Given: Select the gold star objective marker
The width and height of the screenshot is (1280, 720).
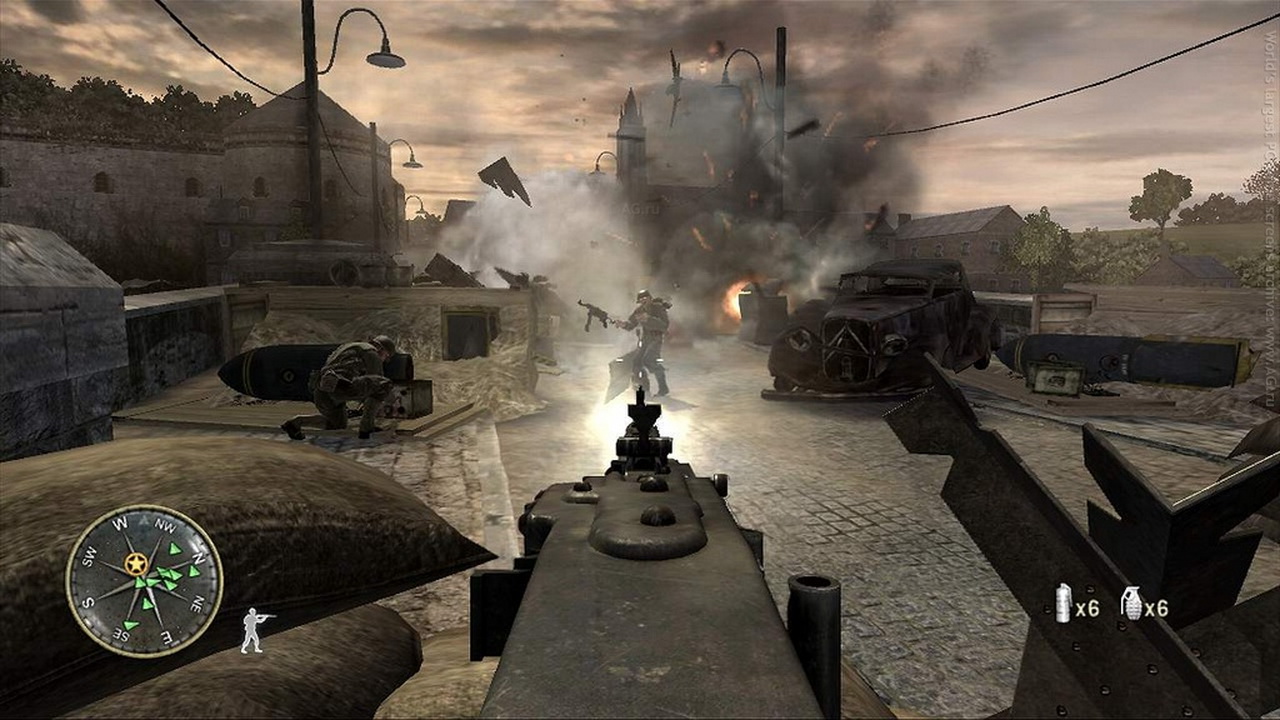Looking at the screenshot, I should (136, 565).
